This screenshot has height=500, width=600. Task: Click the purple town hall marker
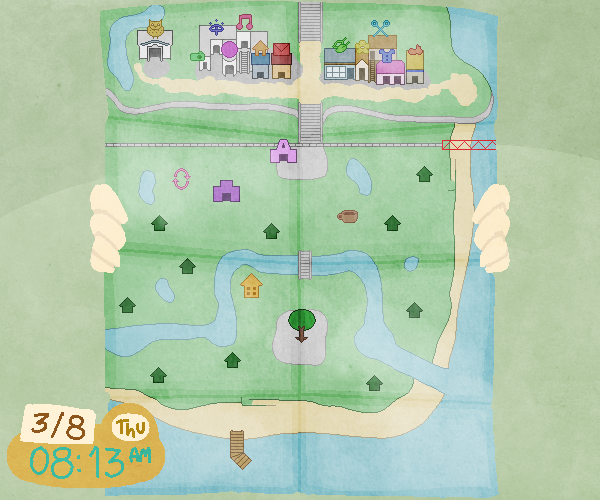point(227,190)
